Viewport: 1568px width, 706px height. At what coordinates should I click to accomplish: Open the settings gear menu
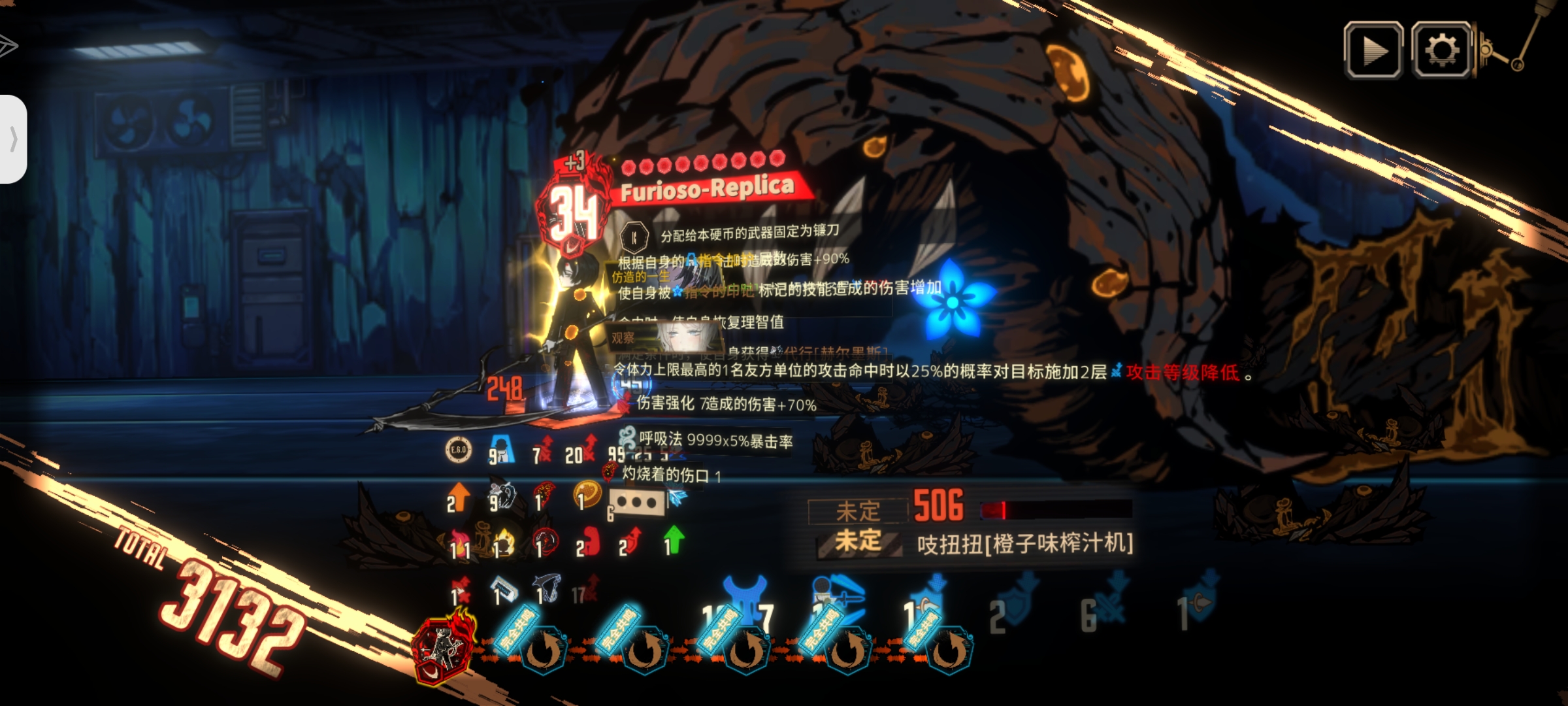[1443, 49]
